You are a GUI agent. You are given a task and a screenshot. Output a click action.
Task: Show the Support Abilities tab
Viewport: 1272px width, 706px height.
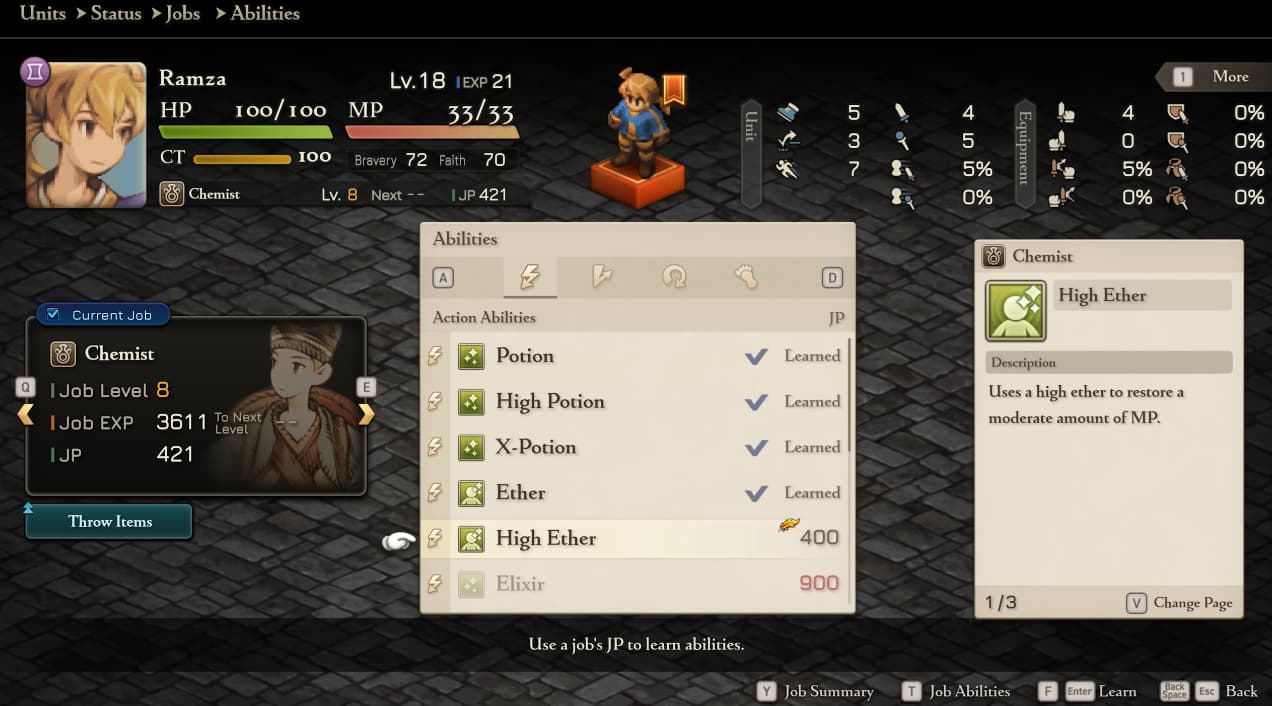[x=674, y=277]
